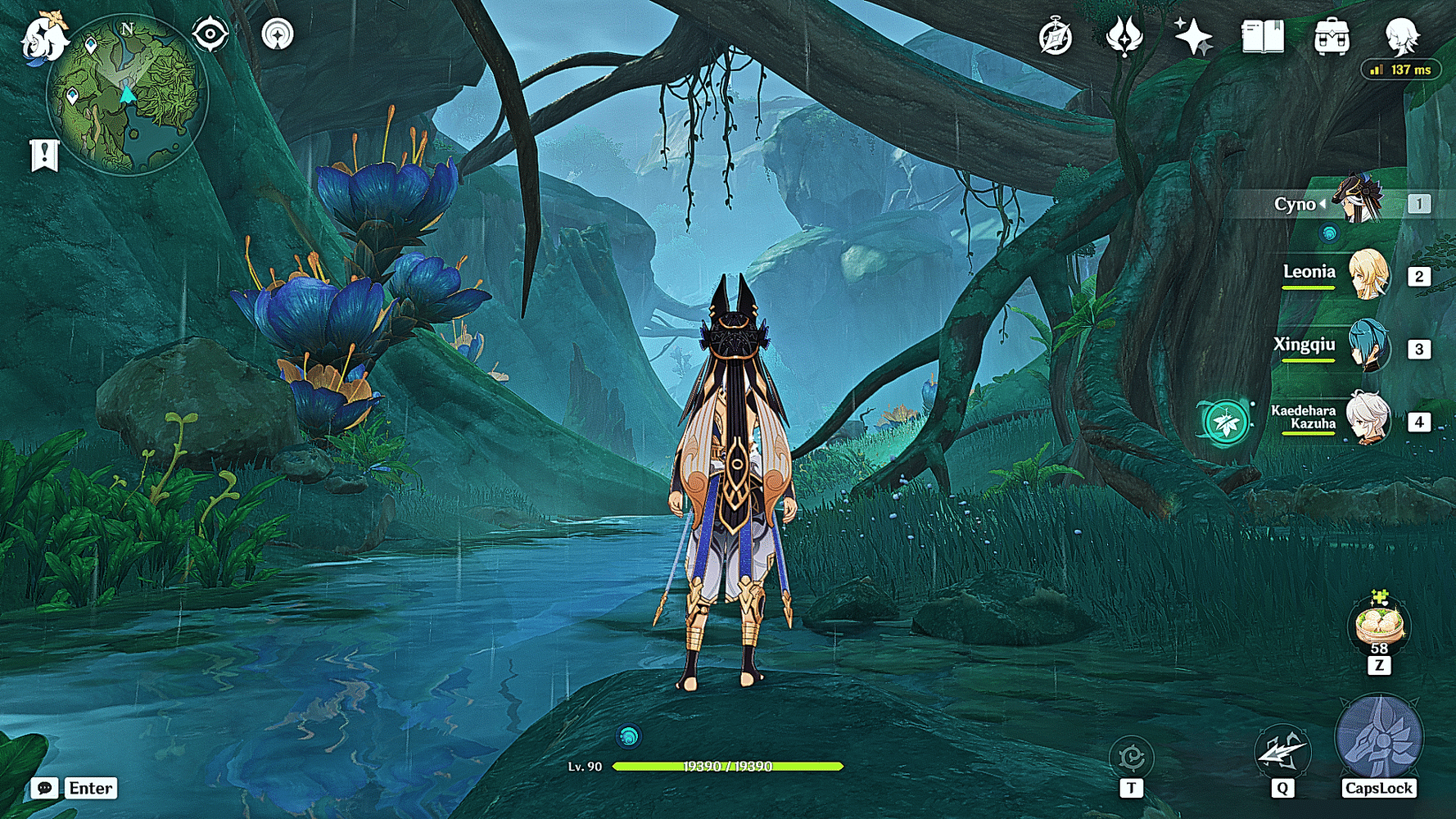Activate the sprint dash arrow icon

coord(1282,752)
